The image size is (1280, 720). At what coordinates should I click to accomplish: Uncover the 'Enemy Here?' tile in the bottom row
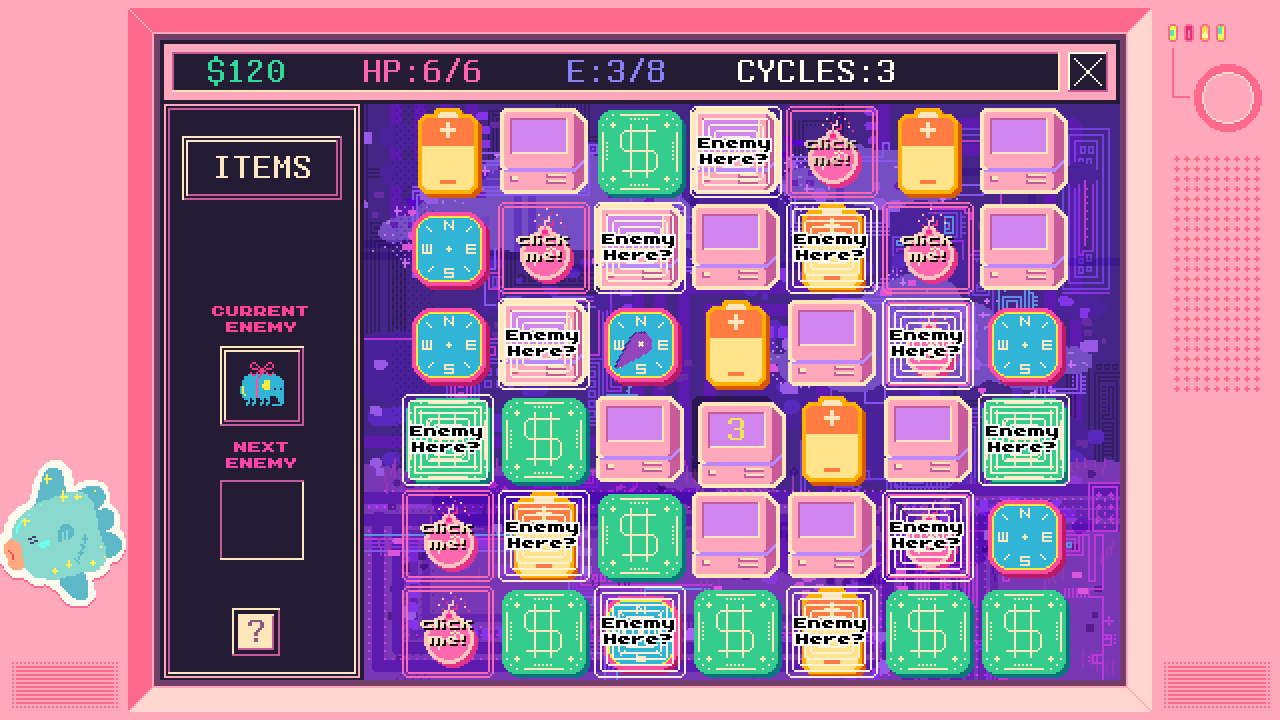click(639, 633)
